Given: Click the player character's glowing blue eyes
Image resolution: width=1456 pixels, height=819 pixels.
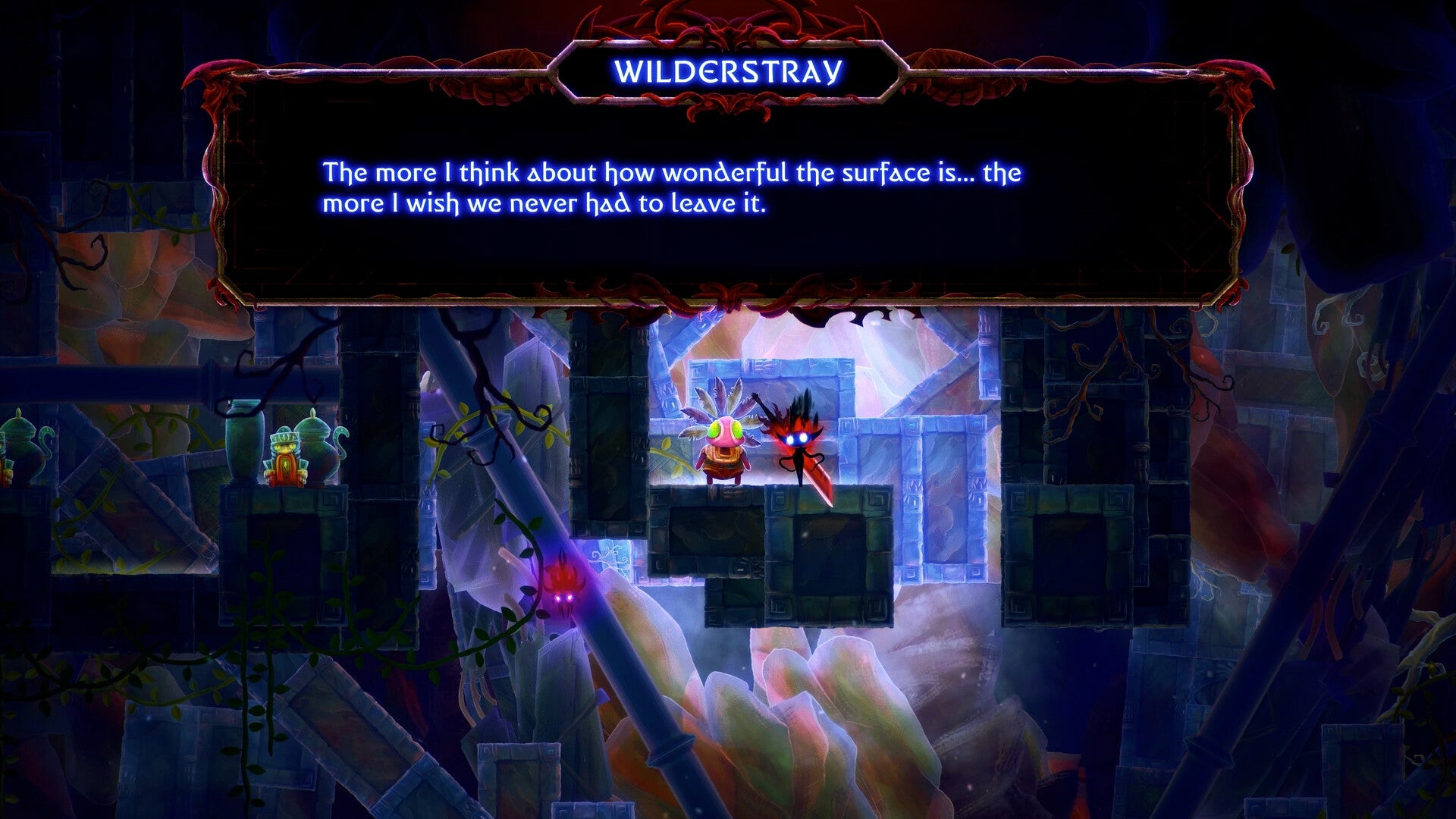Looking at the screenshot, I should 798,436.
